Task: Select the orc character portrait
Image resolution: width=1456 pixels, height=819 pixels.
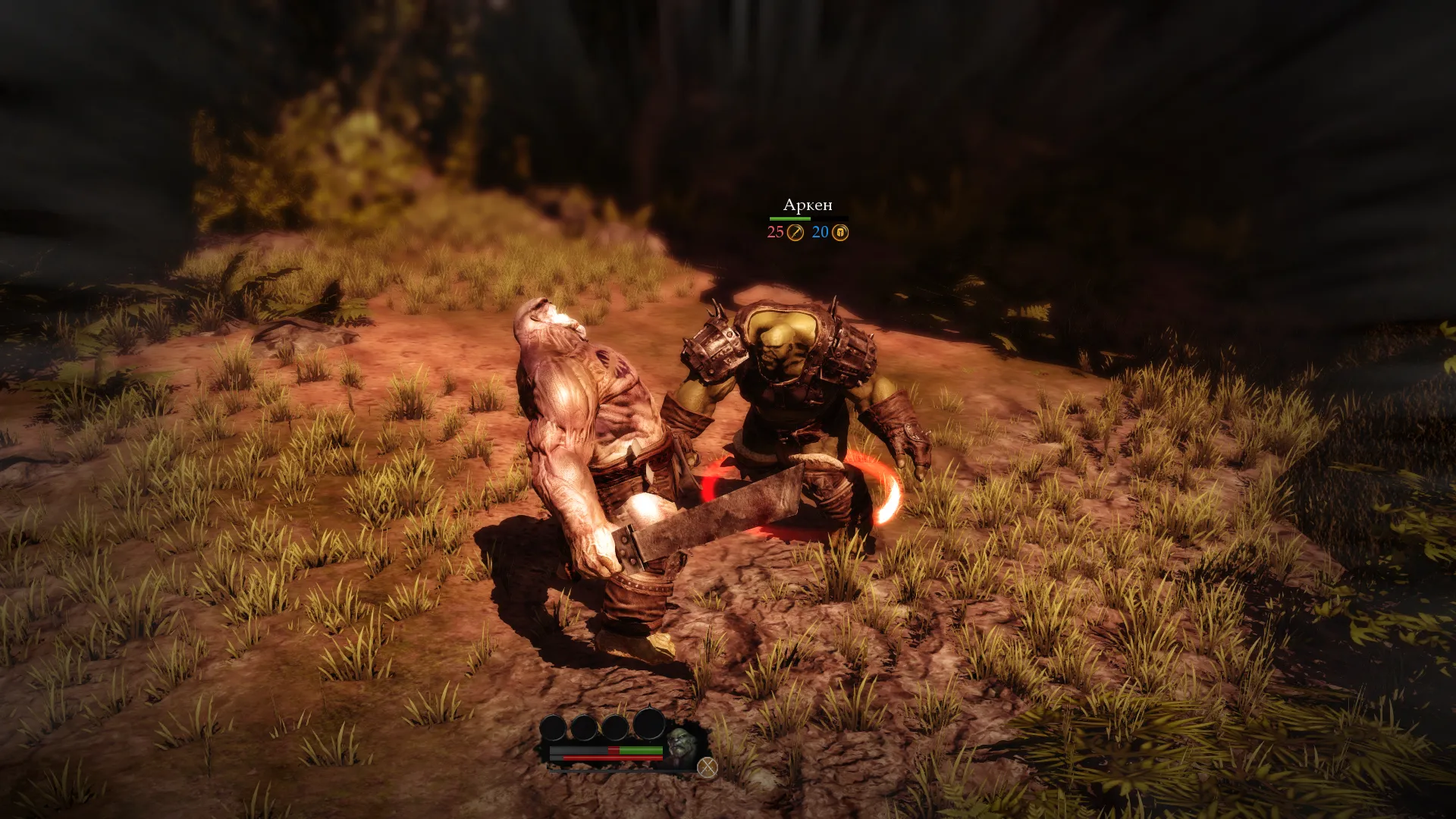Action: coord(681,743)
